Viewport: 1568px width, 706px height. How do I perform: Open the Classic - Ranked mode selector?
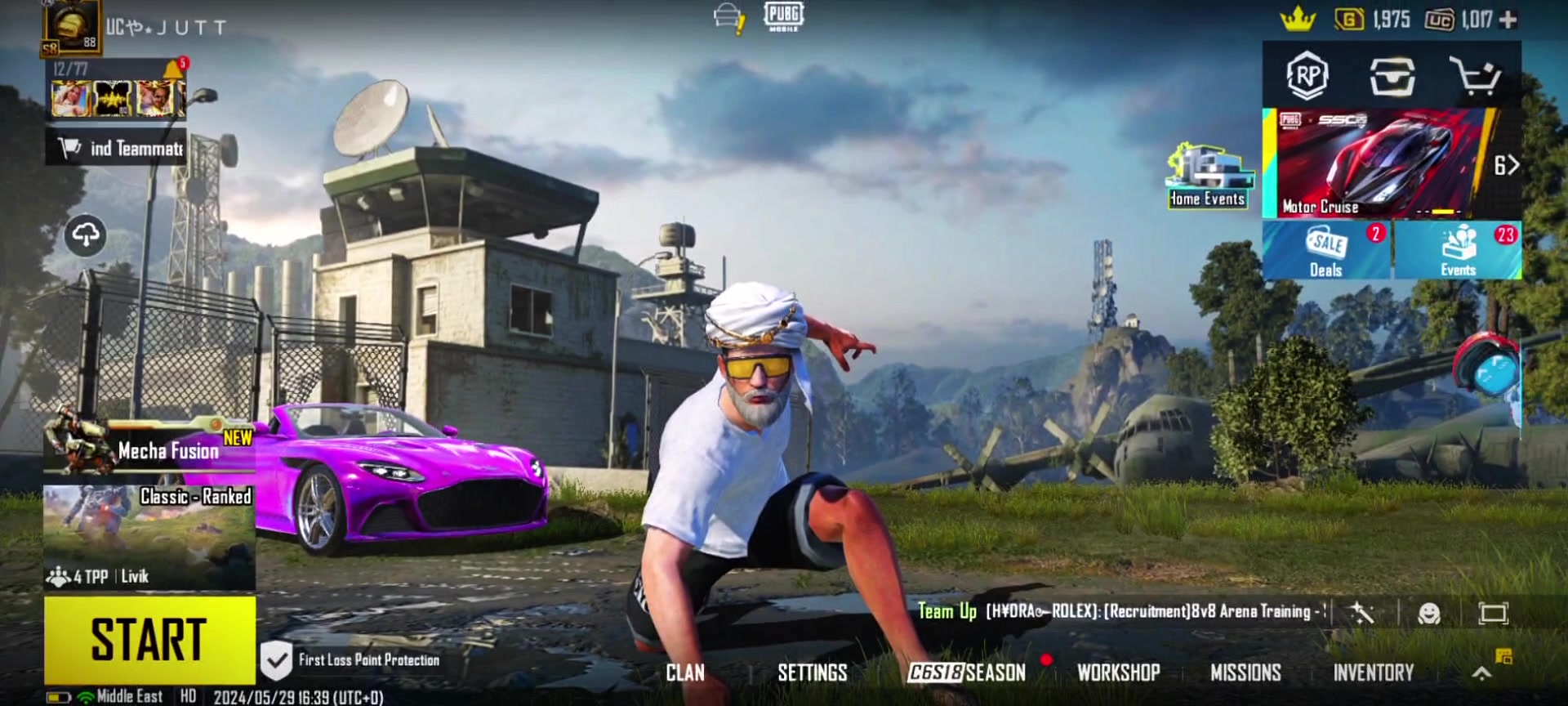pos(149,535)
